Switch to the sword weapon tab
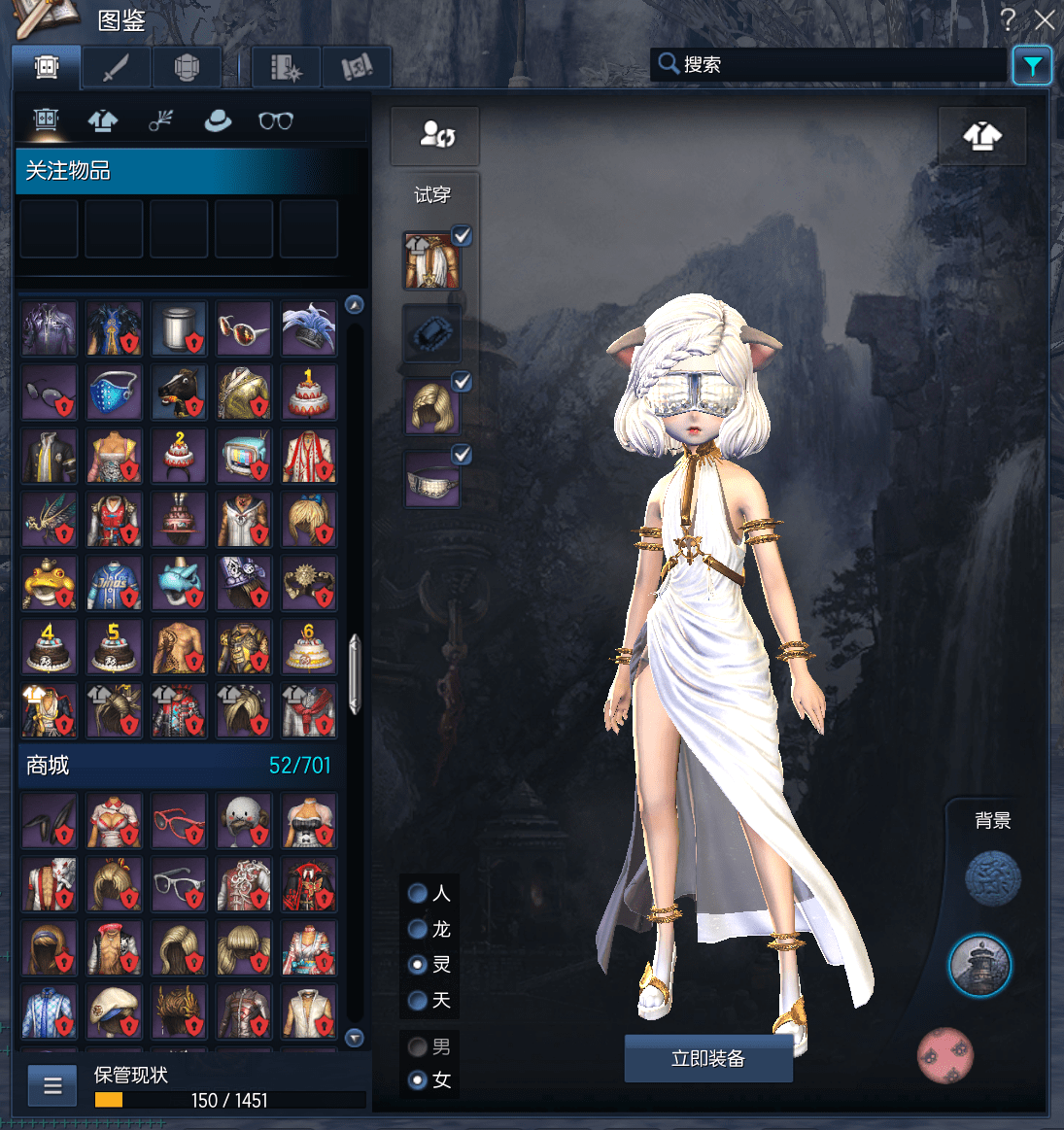Viewport: 1064px width, 1130px height. (117, 67)
